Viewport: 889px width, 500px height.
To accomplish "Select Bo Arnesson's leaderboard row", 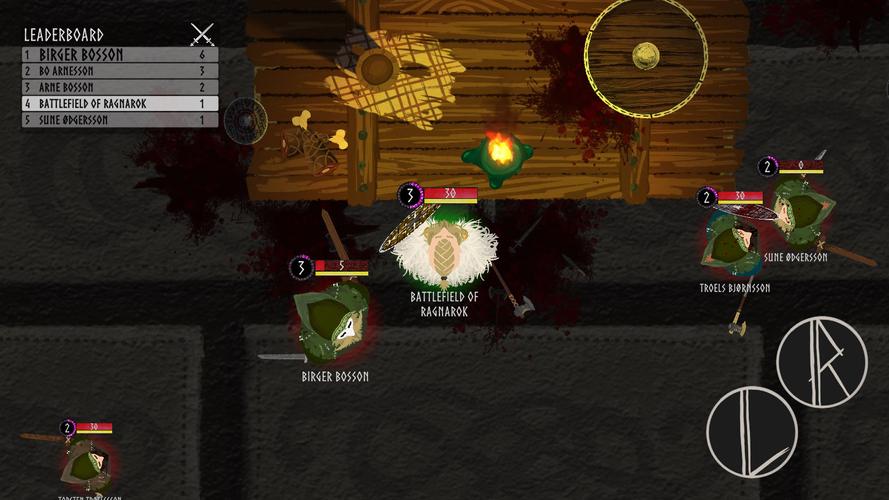I will pos(120,71).
